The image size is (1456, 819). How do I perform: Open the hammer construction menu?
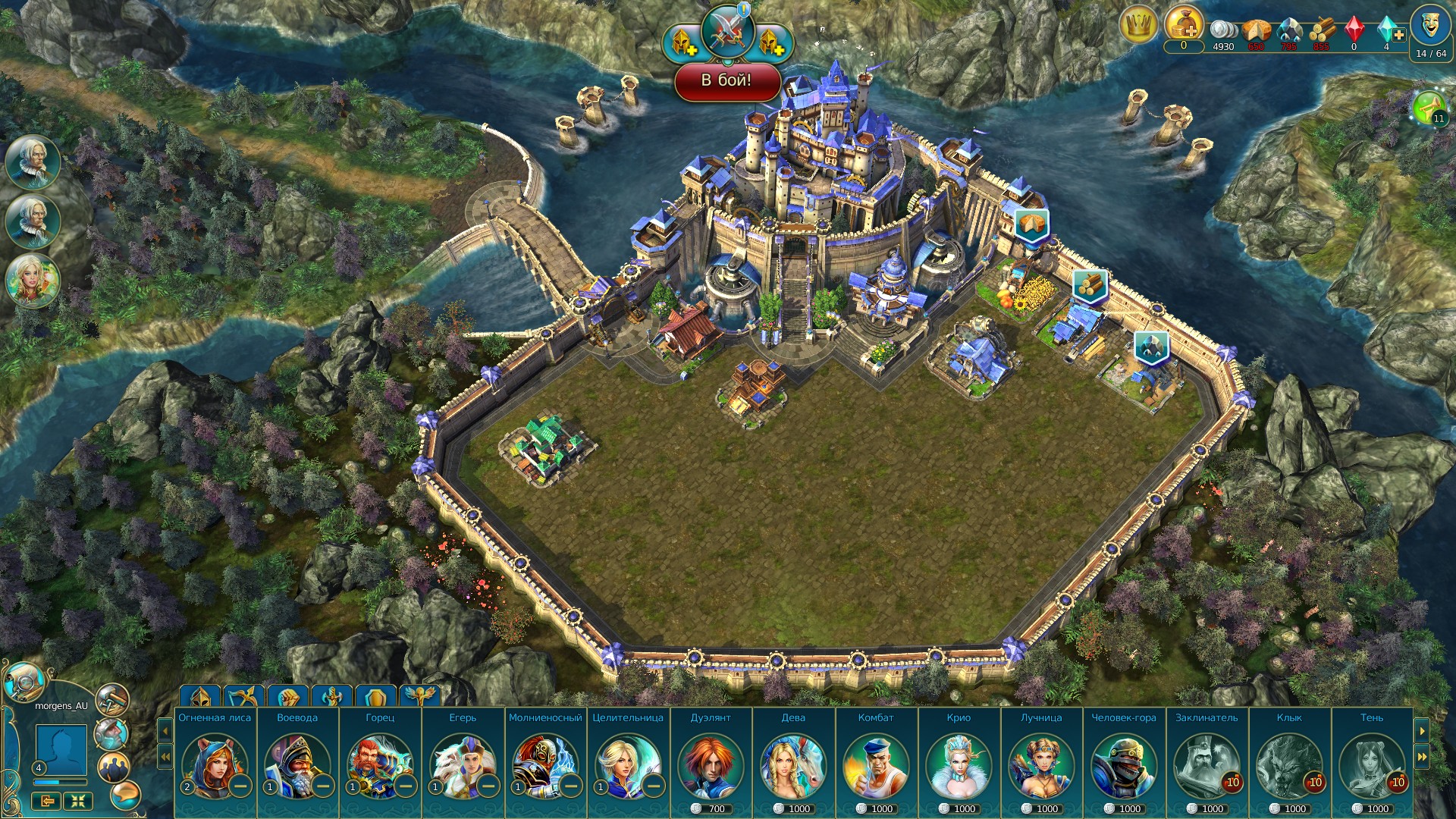[x=112, y=700]
